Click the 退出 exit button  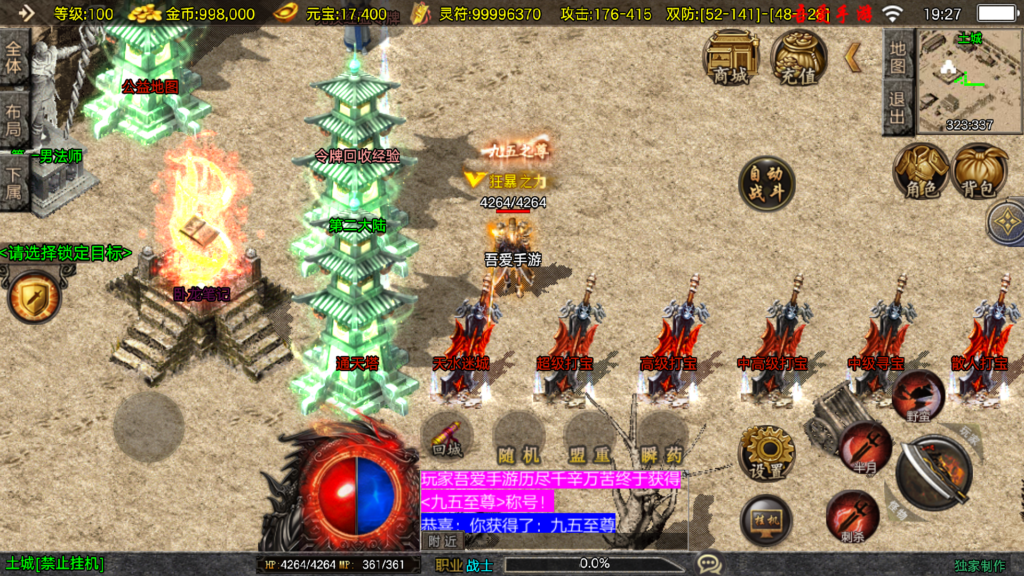pos(898,108)
